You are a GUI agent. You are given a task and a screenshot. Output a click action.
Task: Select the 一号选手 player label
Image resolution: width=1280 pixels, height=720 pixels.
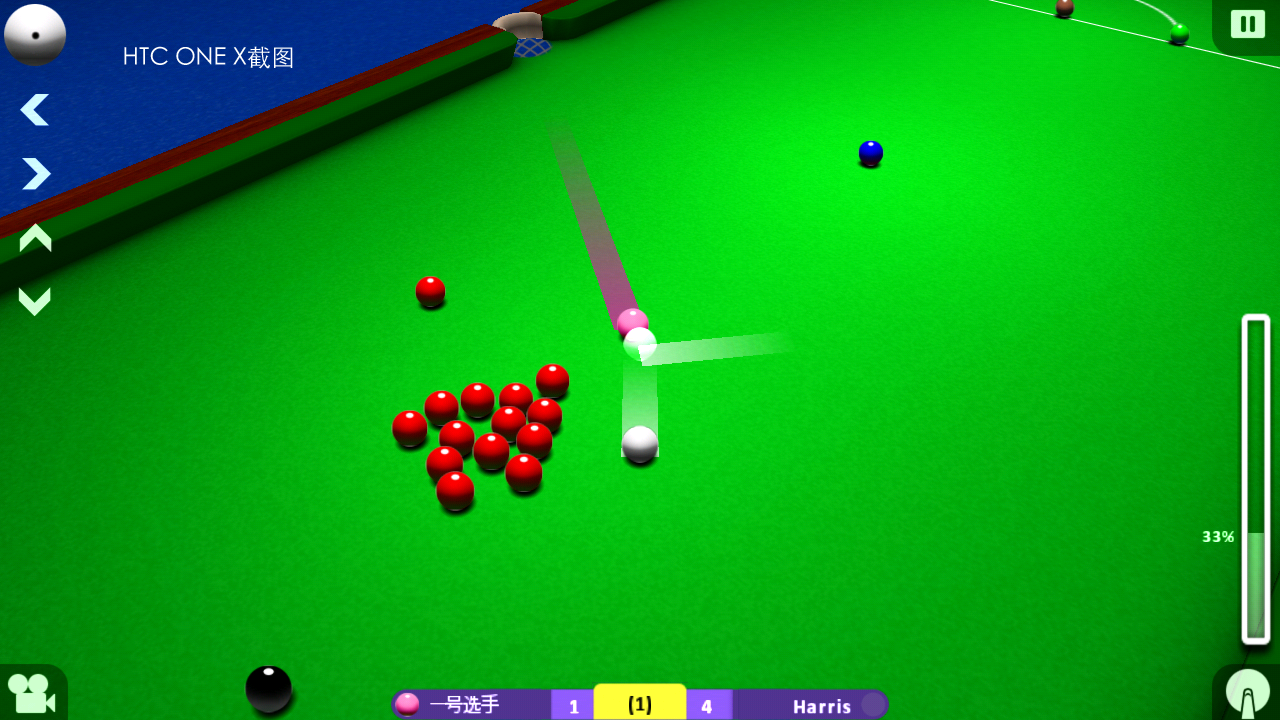point(466,705)
